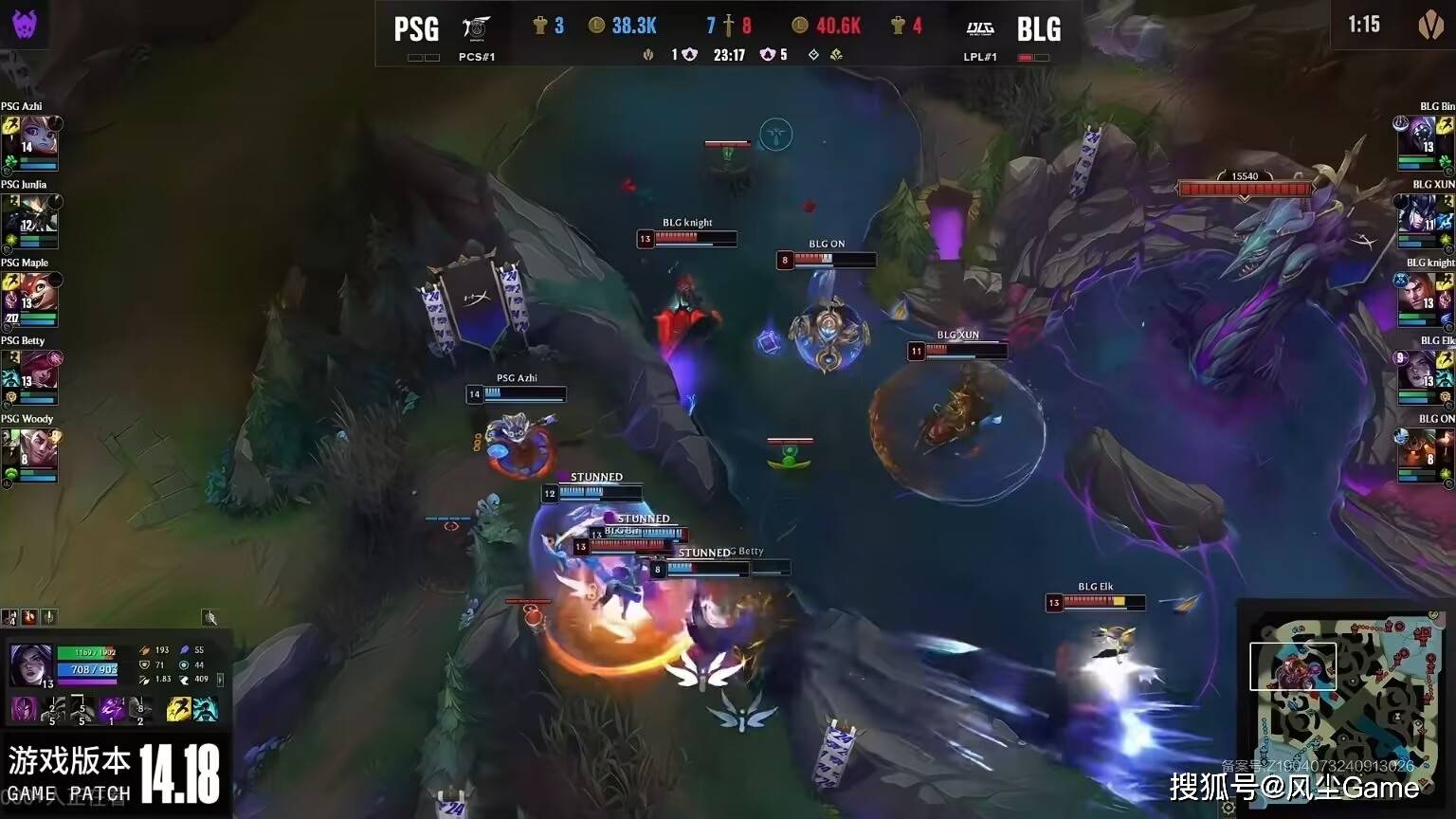Expand the champion stats panel arrow

[221, 679]
